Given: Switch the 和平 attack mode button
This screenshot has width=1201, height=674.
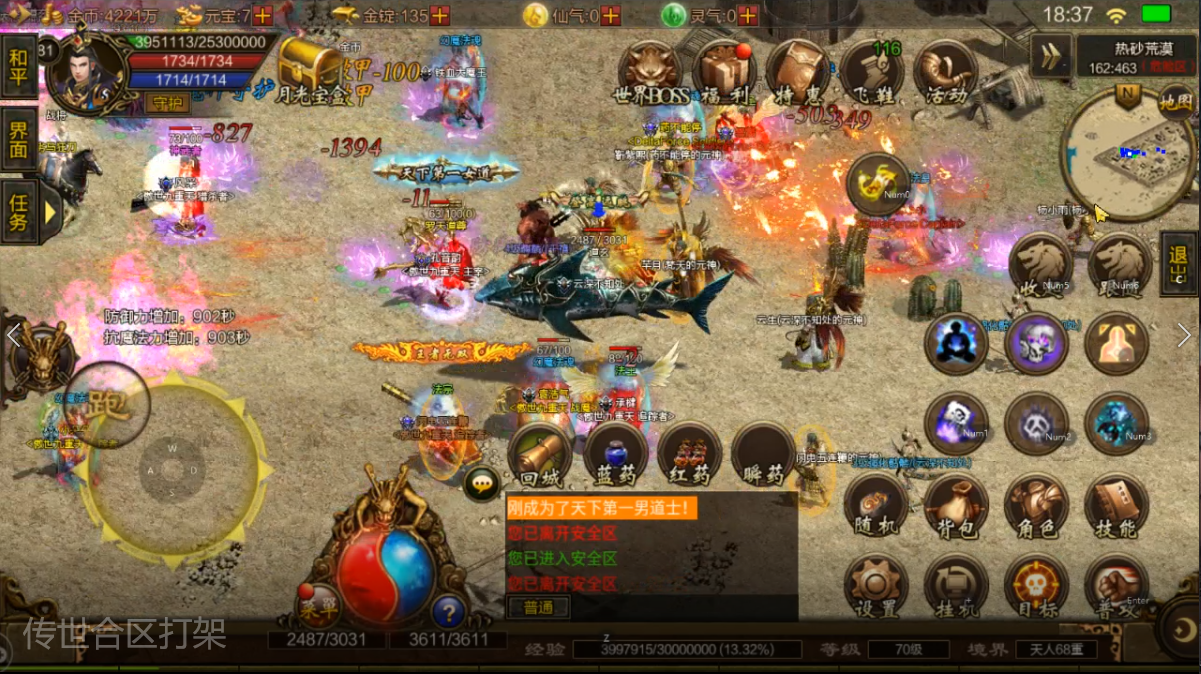Looking at the screenshot, I should [19, 66].
